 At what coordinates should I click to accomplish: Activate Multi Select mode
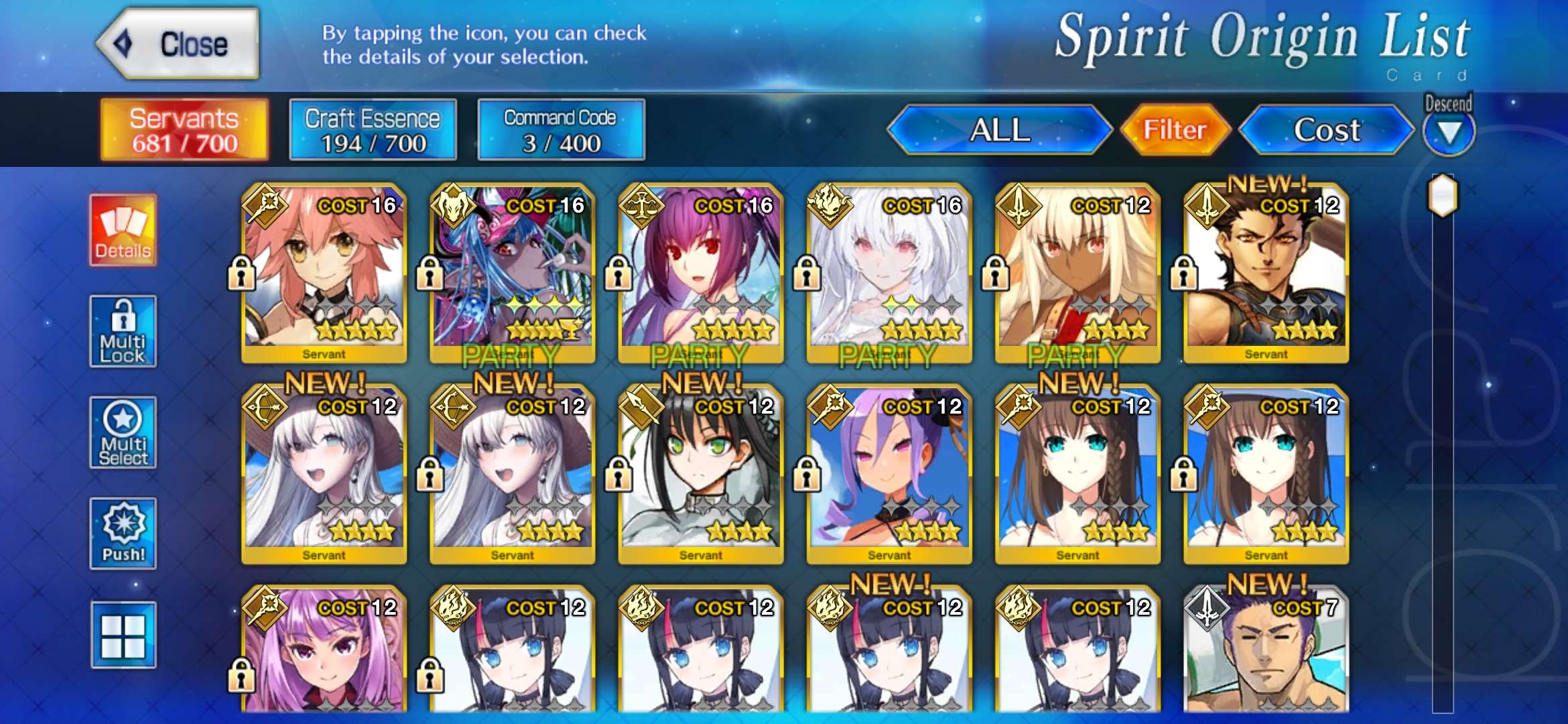pyautogui.click(x=123, y=432)
